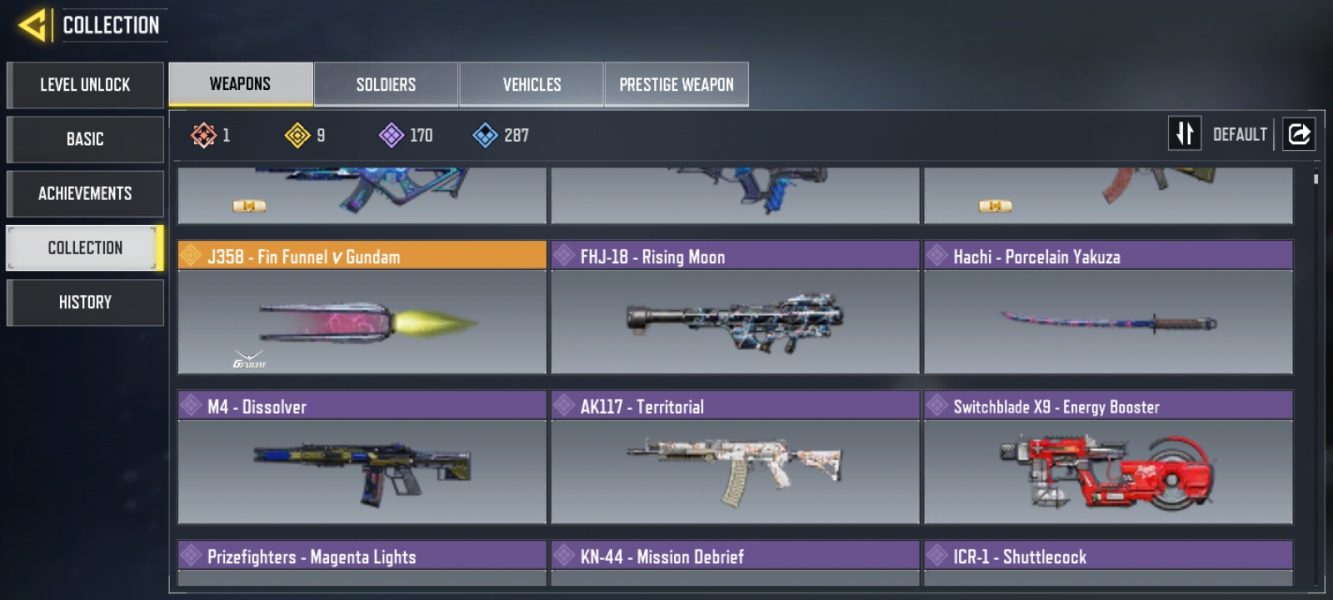Go back using the yellow arrow

click(x=33, y=25)
